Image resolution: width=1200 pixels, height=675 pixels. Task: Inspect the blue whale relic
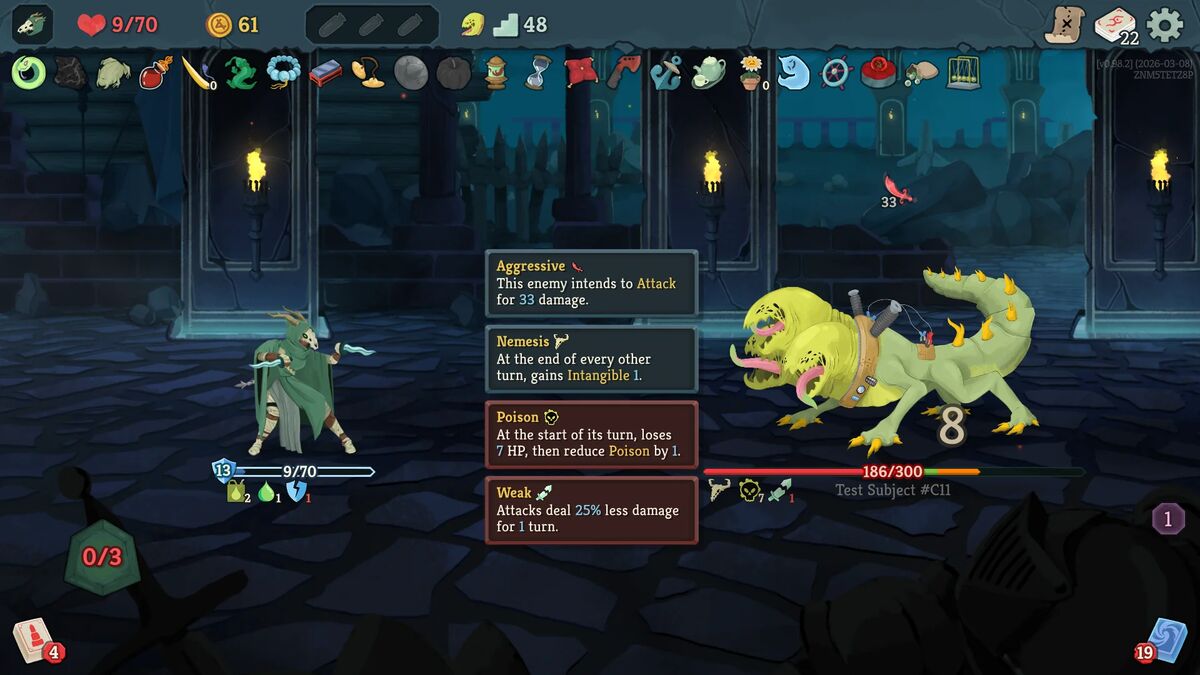tap(793, 72)
